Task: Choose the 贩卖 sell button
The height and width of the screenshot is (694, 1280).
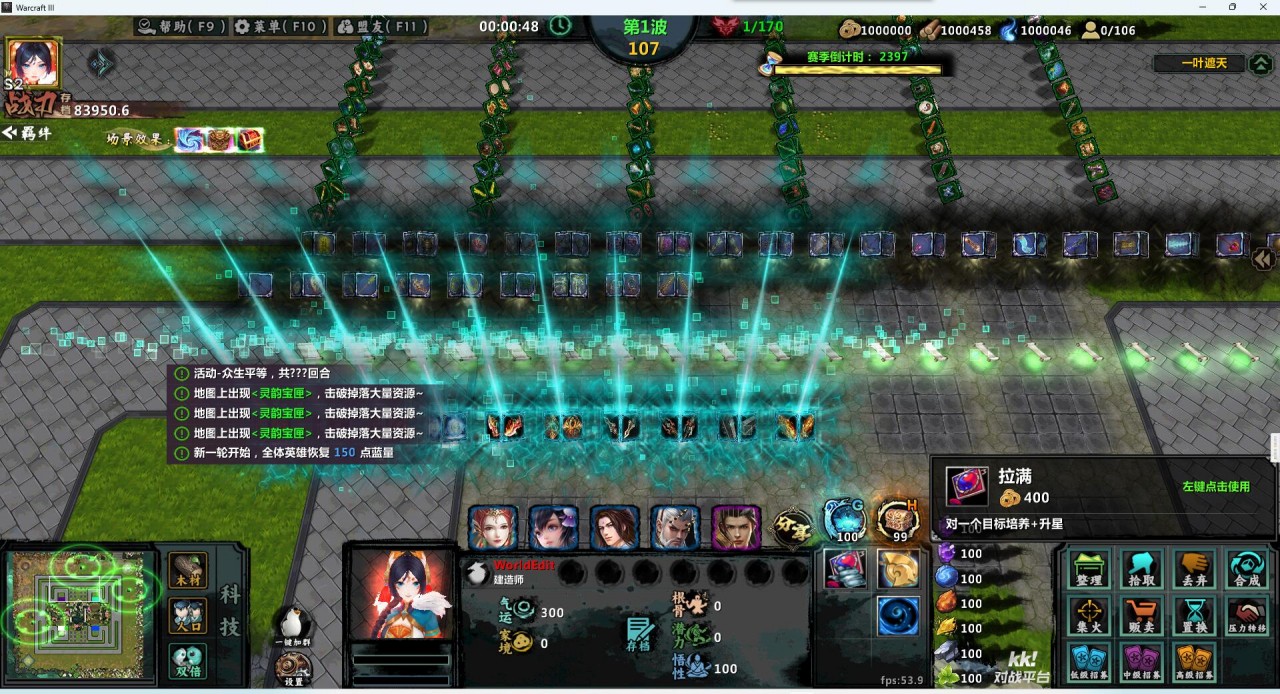Action: 1141,616
